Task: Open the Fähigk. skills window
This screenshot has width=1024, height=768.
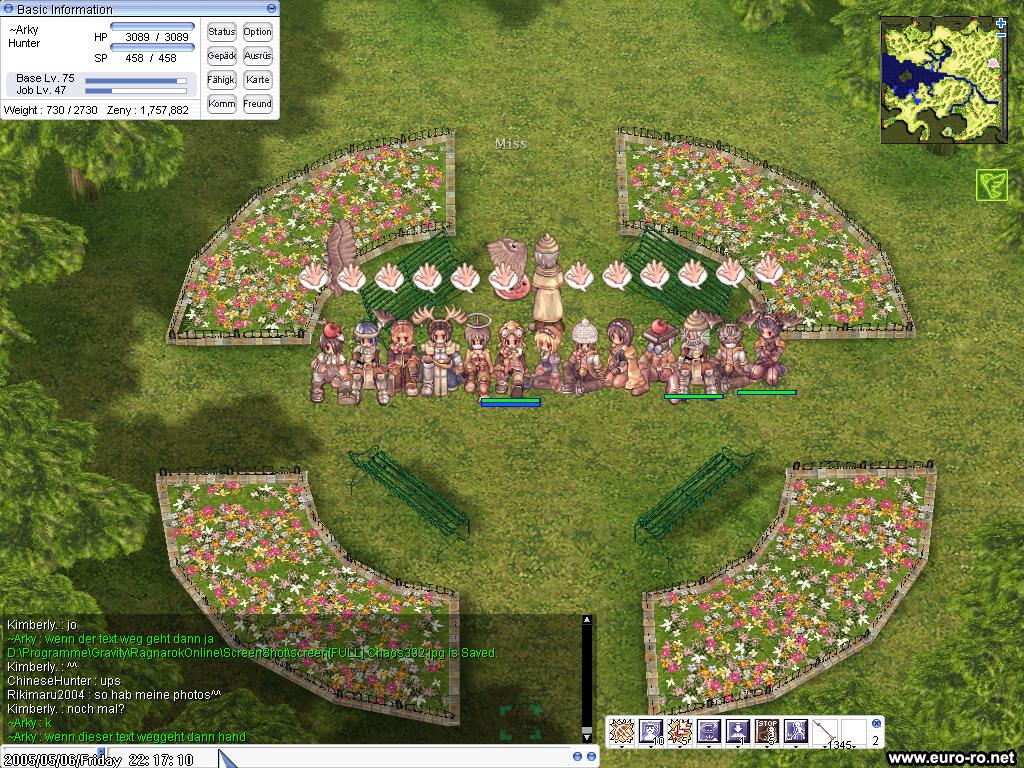Action: click(x=221, y=80)
